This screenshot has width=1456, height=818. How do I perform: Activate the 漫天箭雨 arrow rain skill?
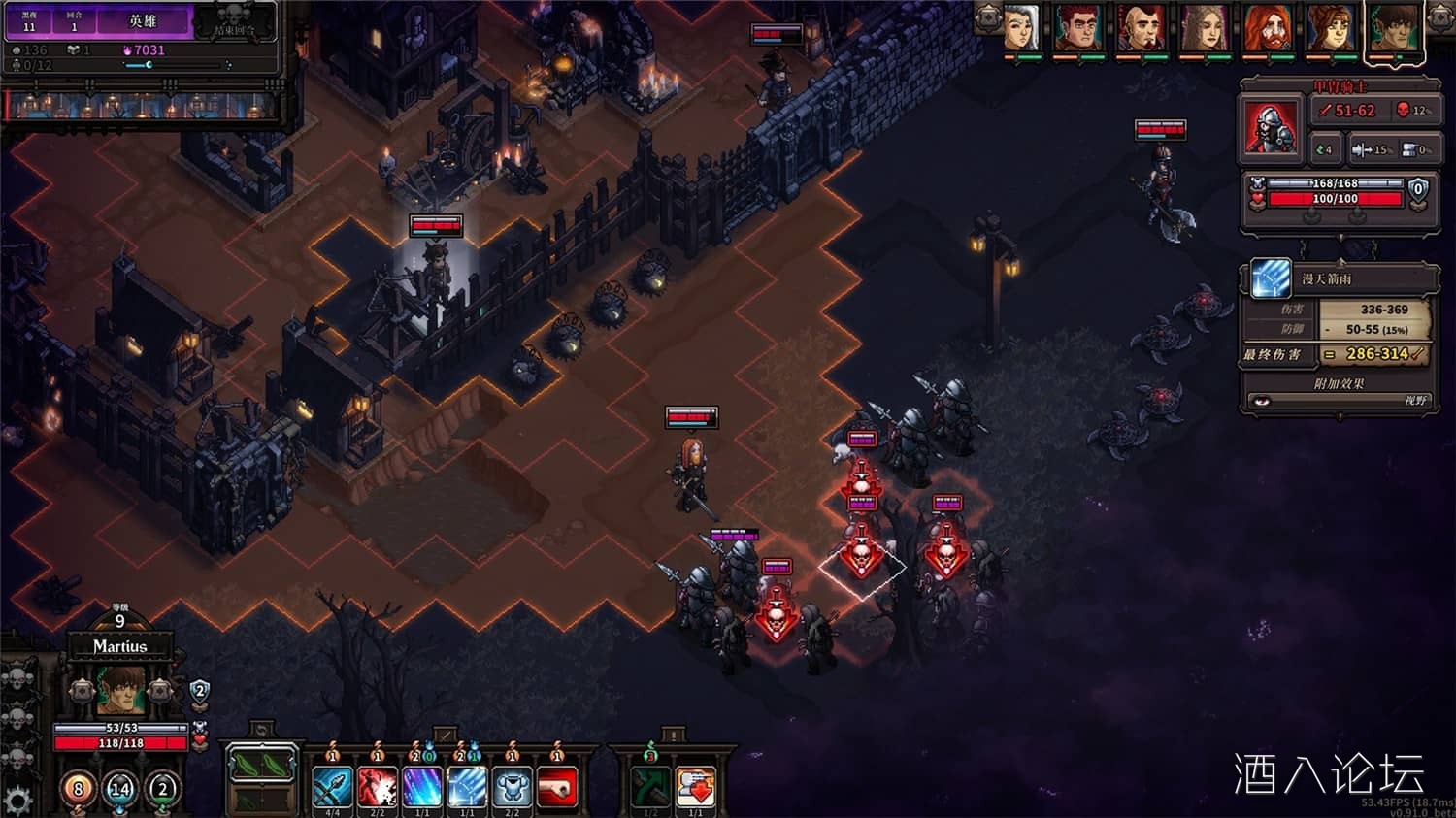[467, 787]
